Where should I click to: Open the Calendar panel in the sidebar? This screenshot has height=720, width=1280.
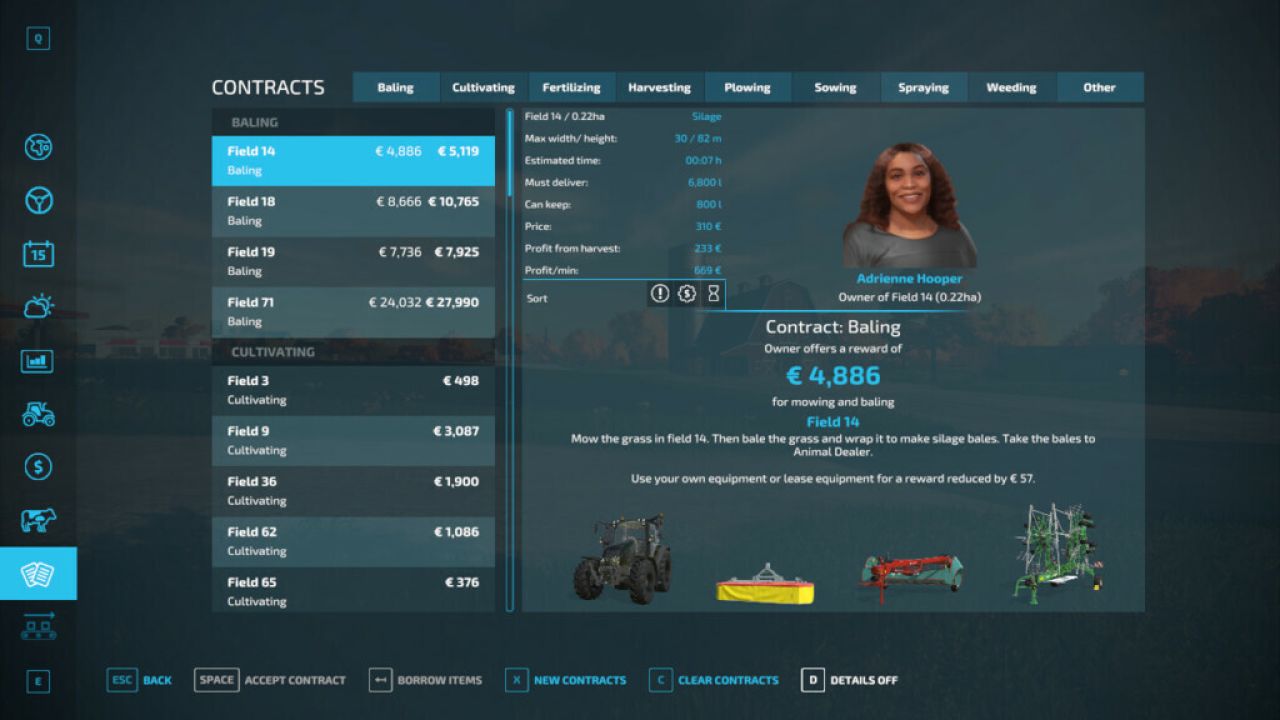(37, 254)
